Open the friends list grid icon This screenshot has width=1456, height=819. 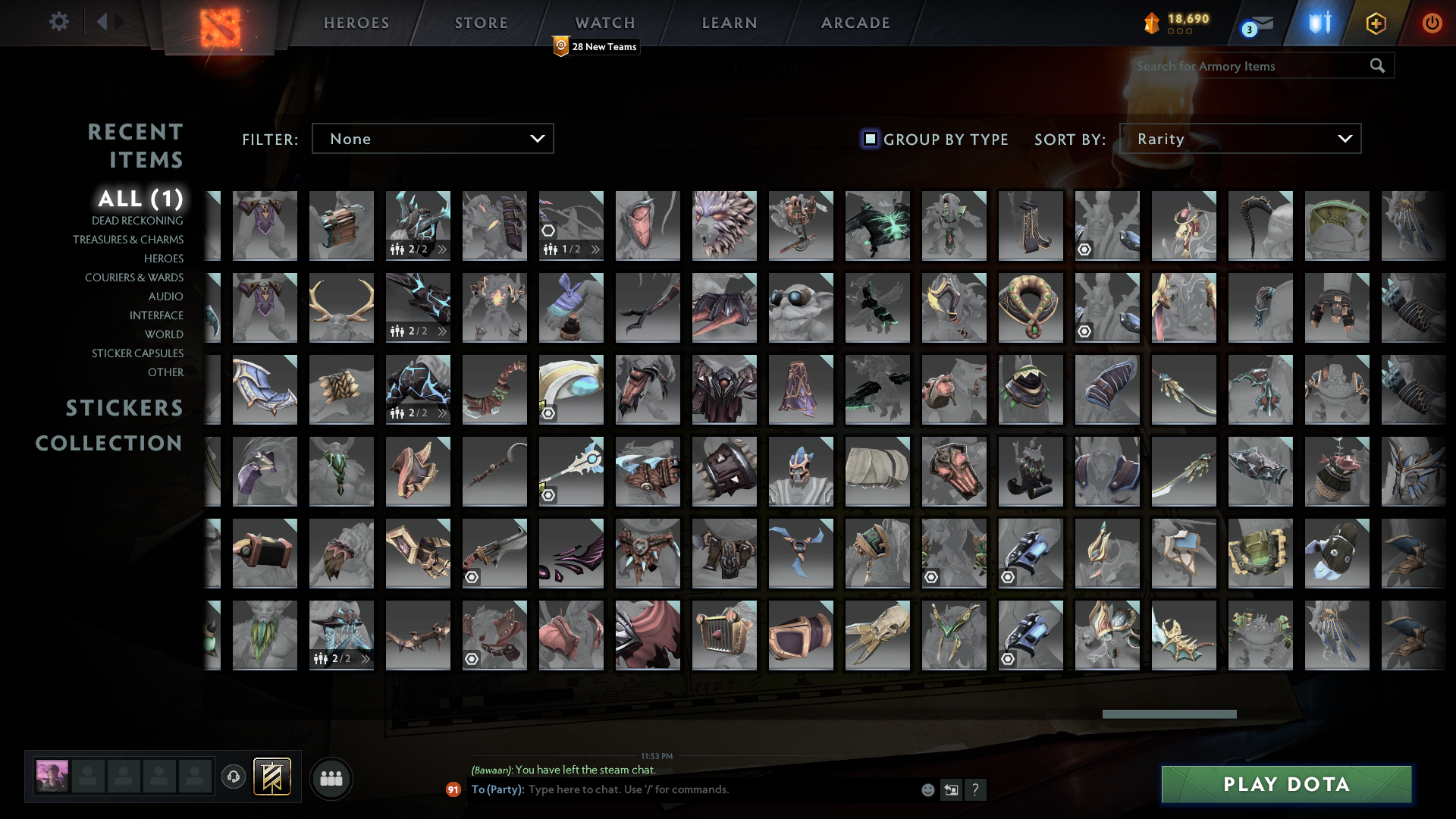point(331,777)
